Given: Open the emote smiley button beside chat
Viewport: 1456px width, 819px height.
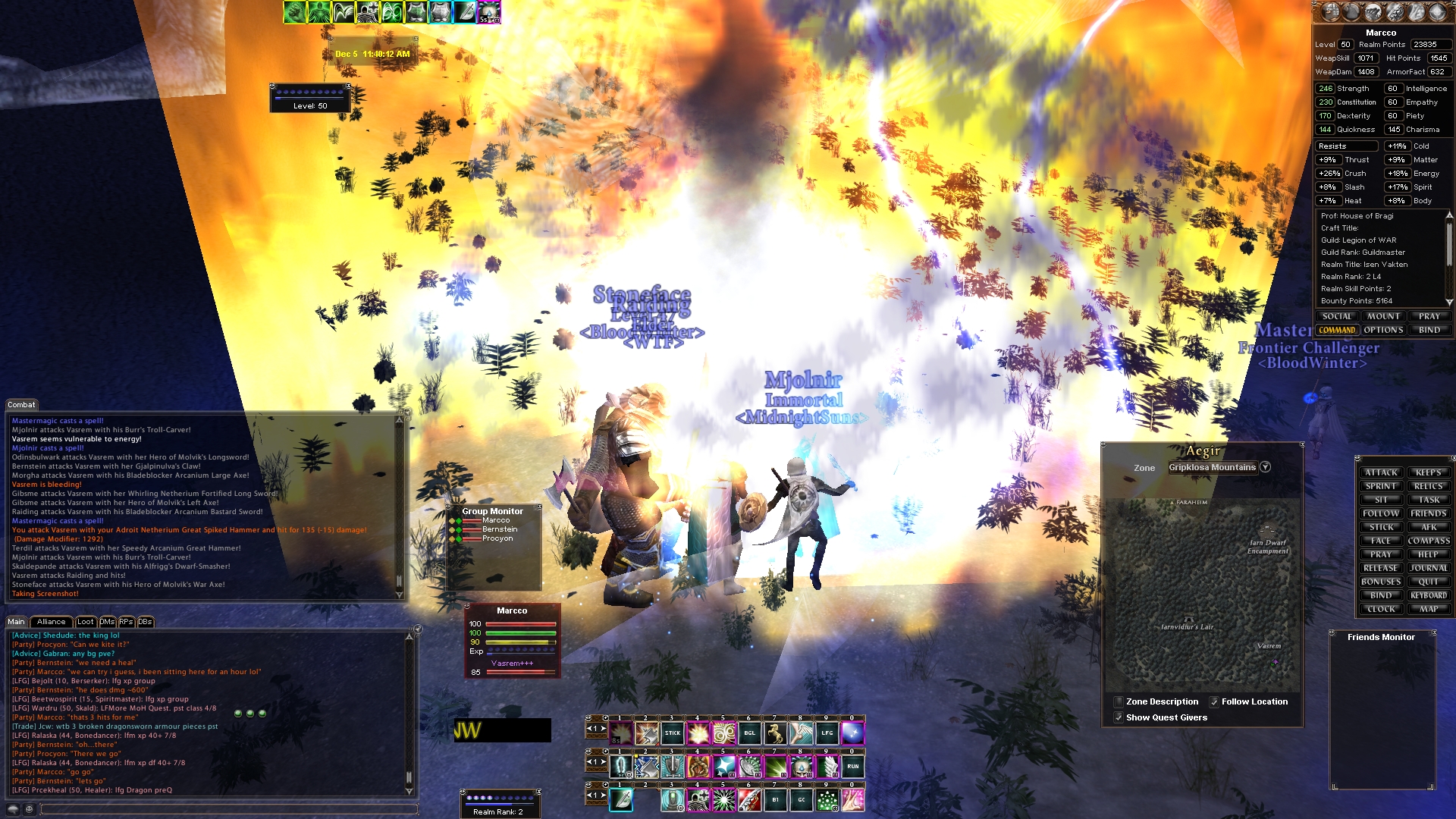Looking at the screenshot, I should [29, 809].
